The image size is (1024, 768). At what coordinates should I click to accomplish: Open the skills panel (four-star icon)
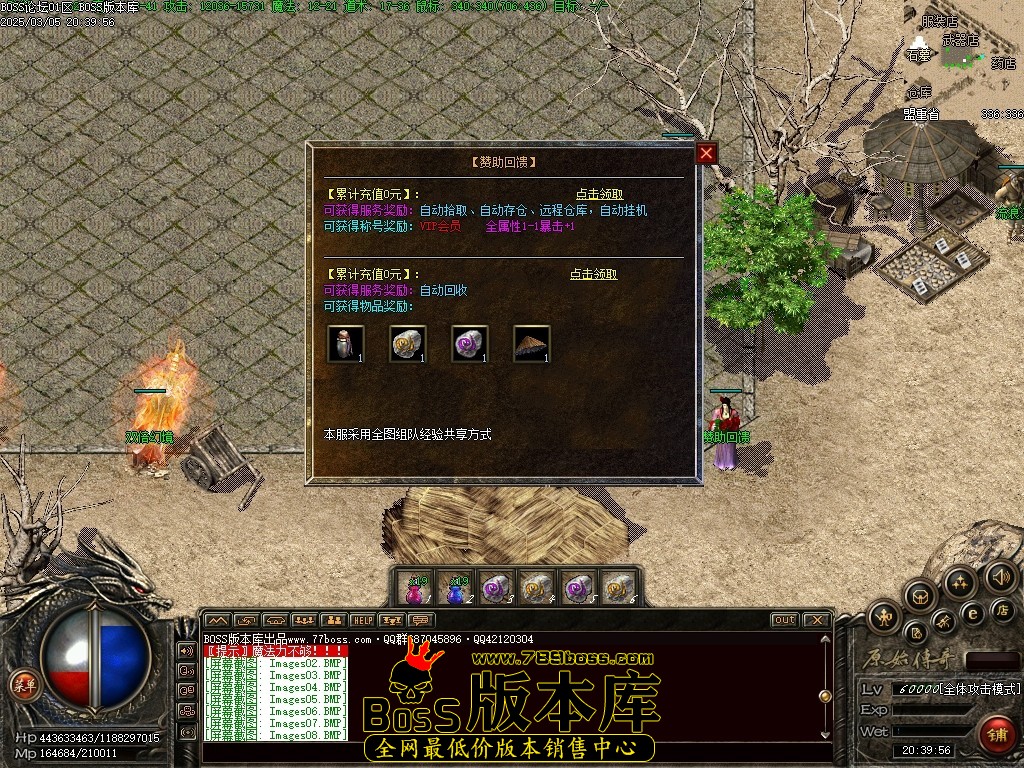[x=959, y=582]
